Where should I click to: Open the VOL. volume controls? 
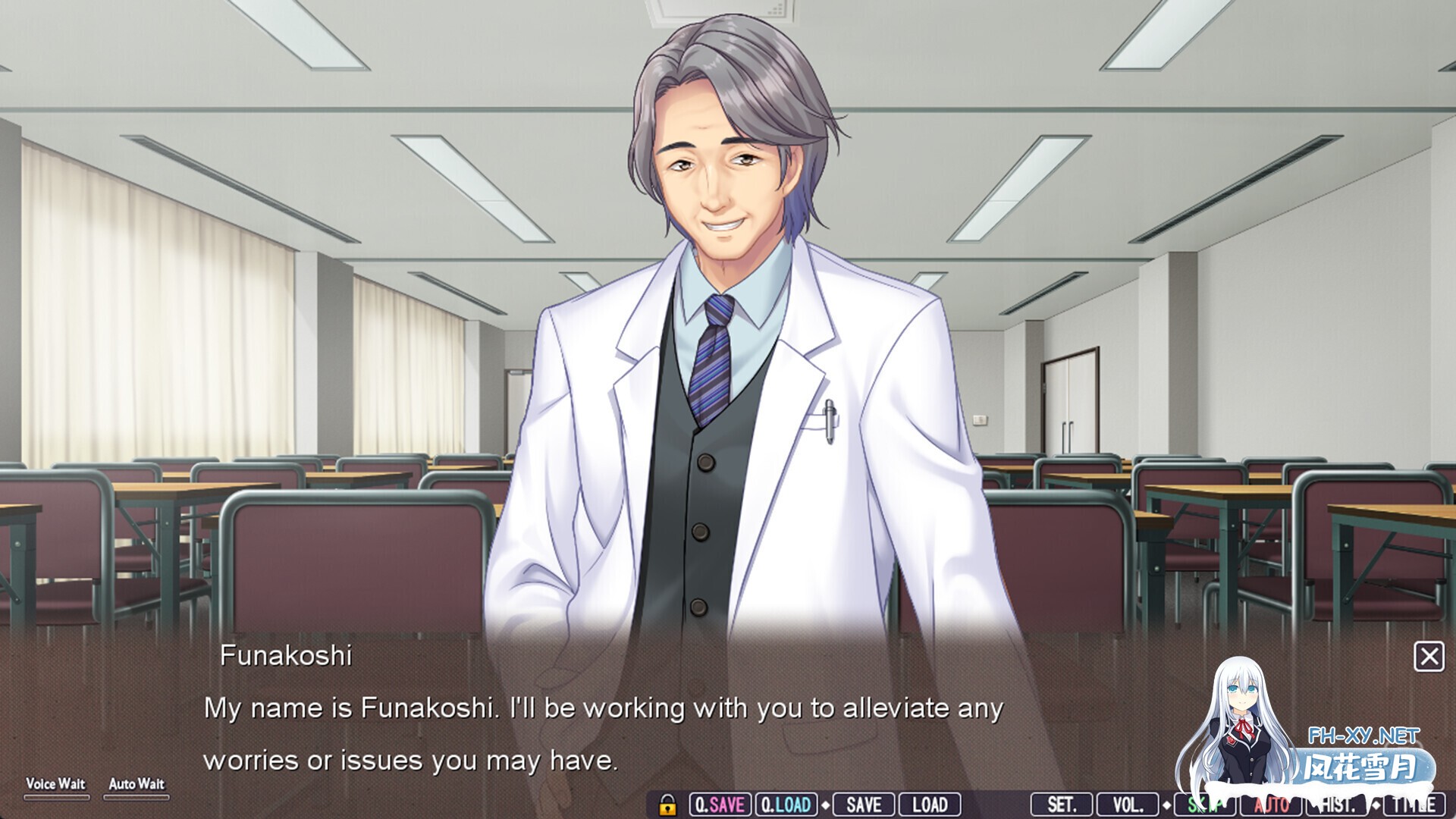tap(1128, 805)
